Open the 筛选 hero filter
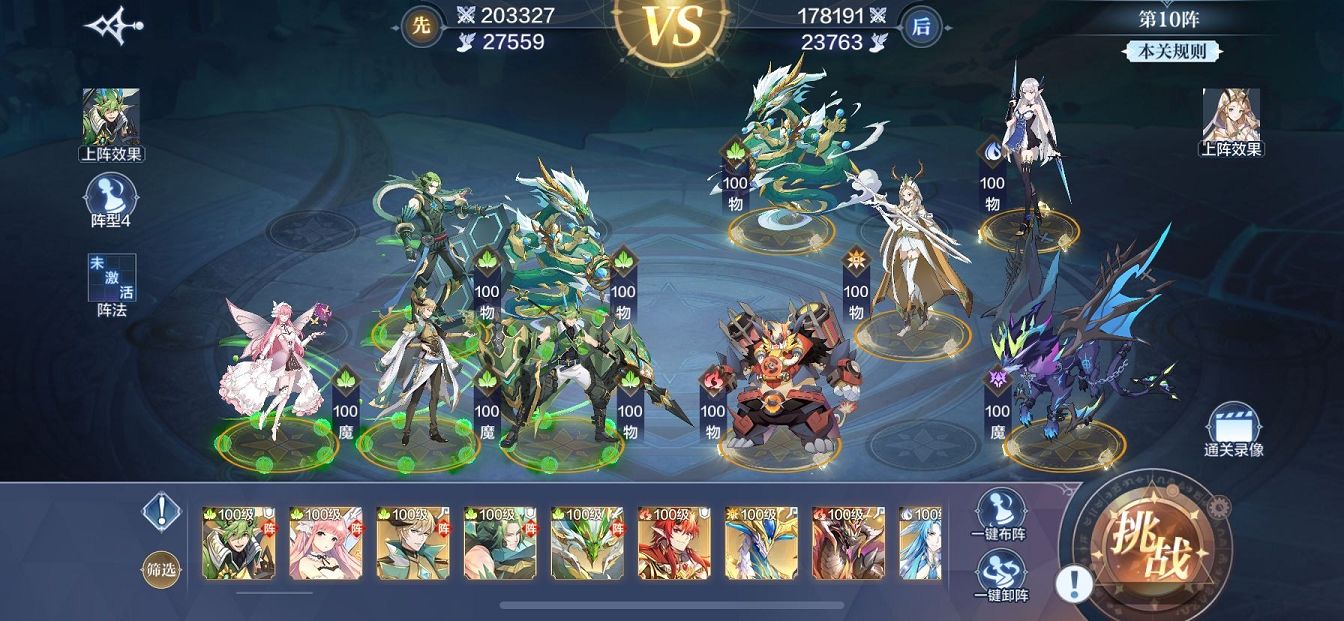 pyautogui.click(x=160, y=570)
